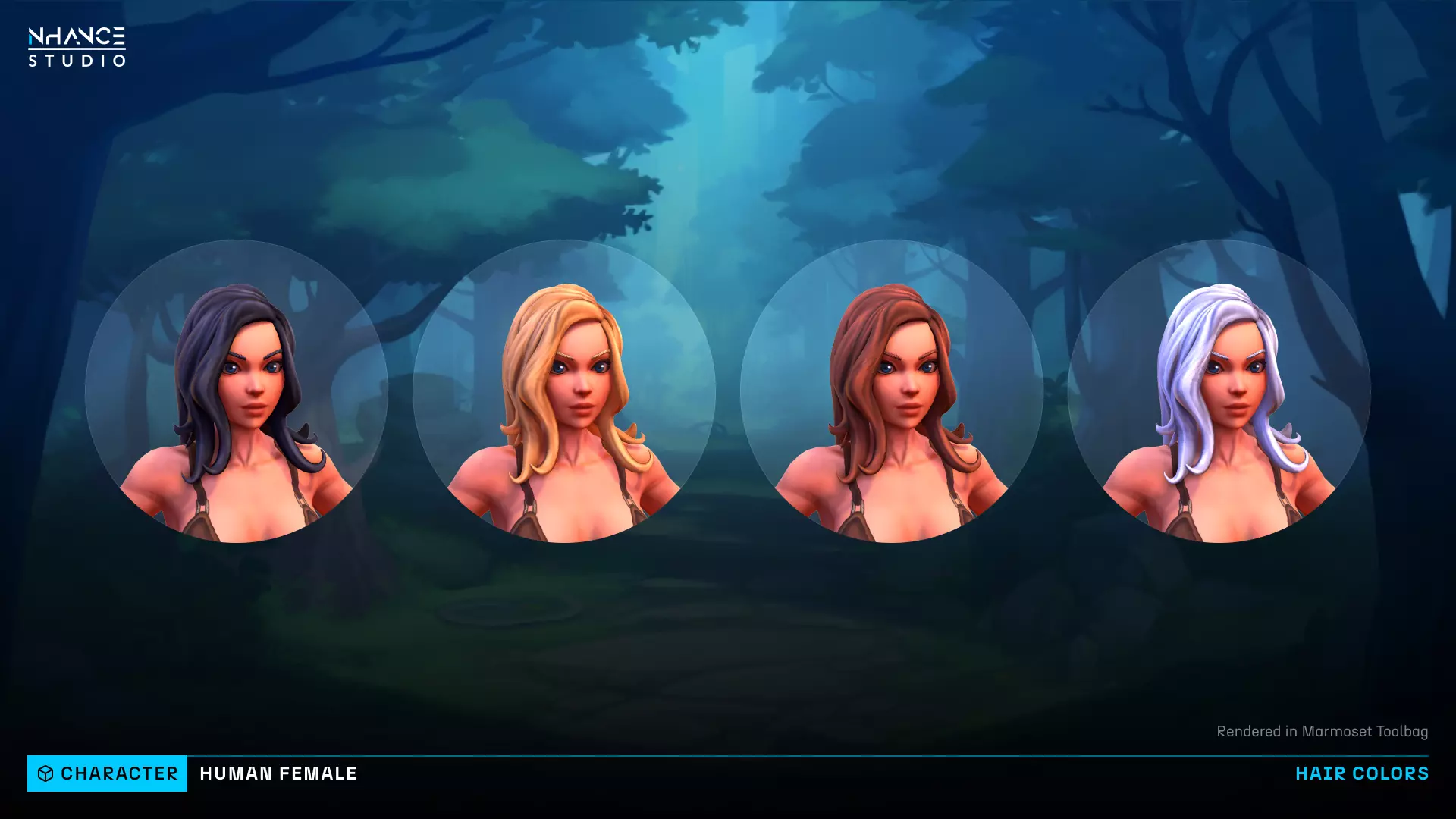Pick the brown hair color portrait
This screenshot has height=819, width=1456.
coord(892,391)
